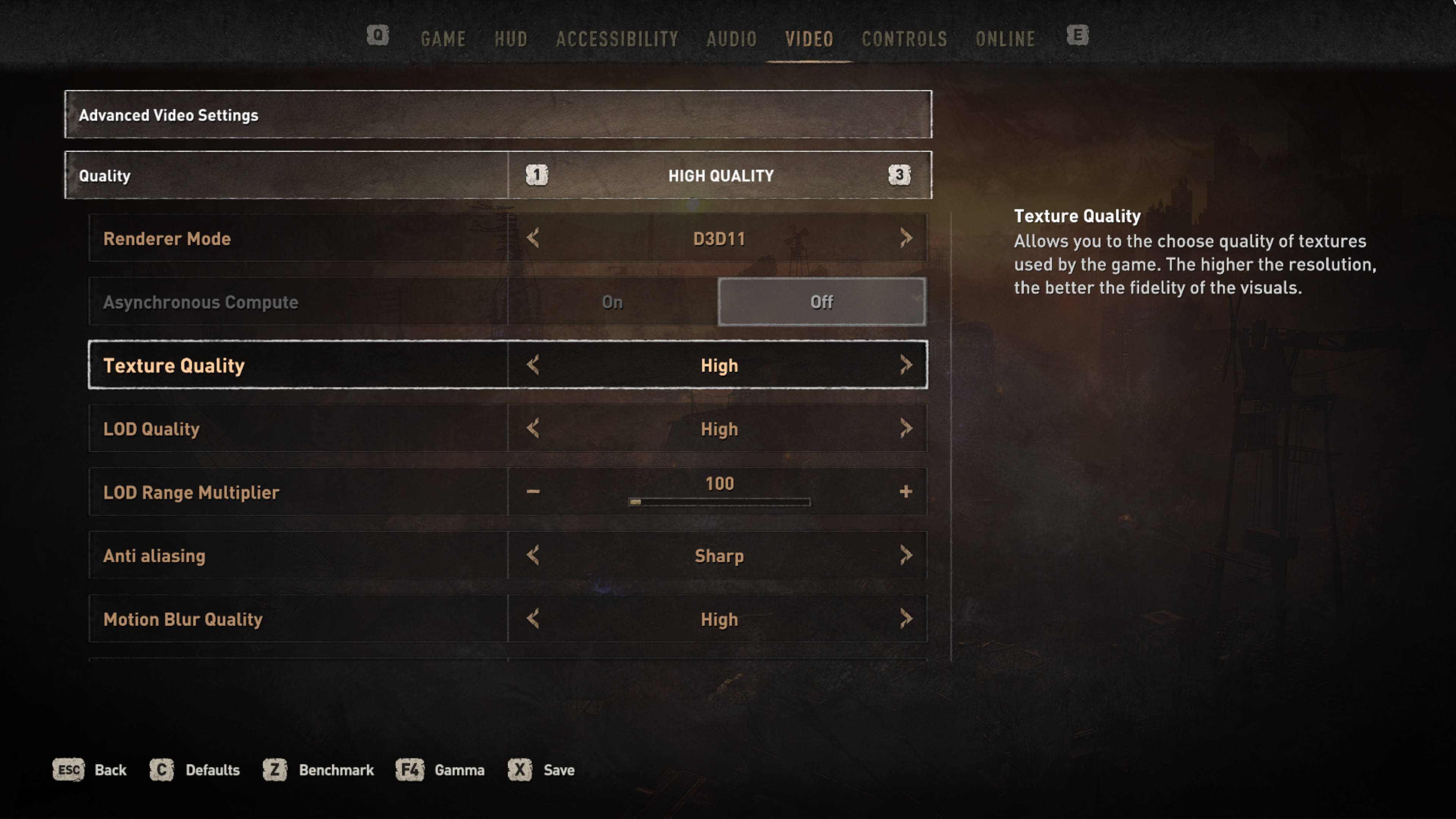
Task: Select the AUDIO tab
Action: 731,39
